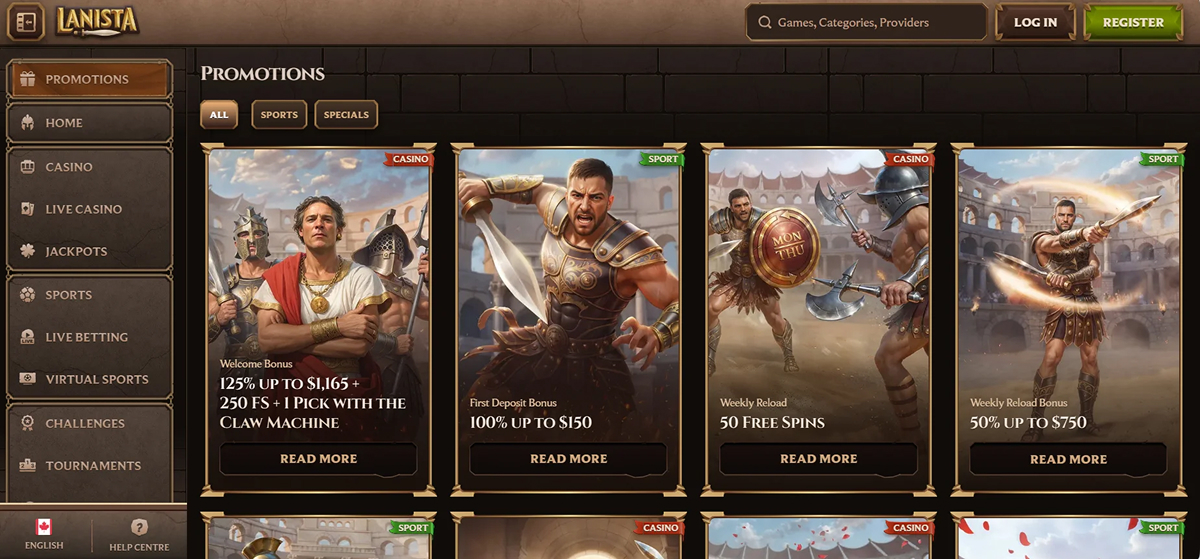The width and height of the screenshot is (1200, 559).
Task: Open the Log In form
Action: (1035, 22)
